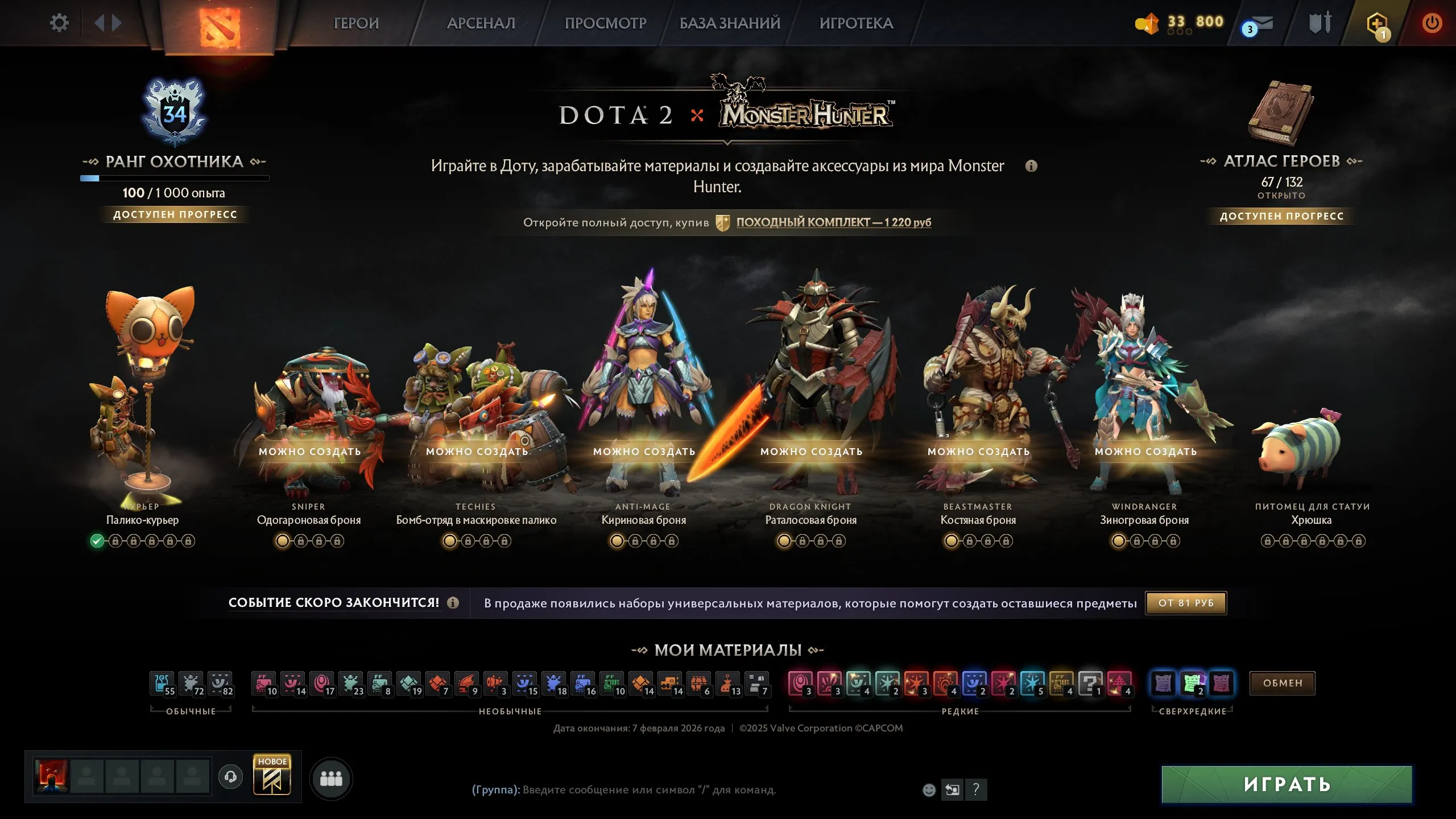Open the settings gear icon
Screen dimensions: 1456x819
(59, 23)
